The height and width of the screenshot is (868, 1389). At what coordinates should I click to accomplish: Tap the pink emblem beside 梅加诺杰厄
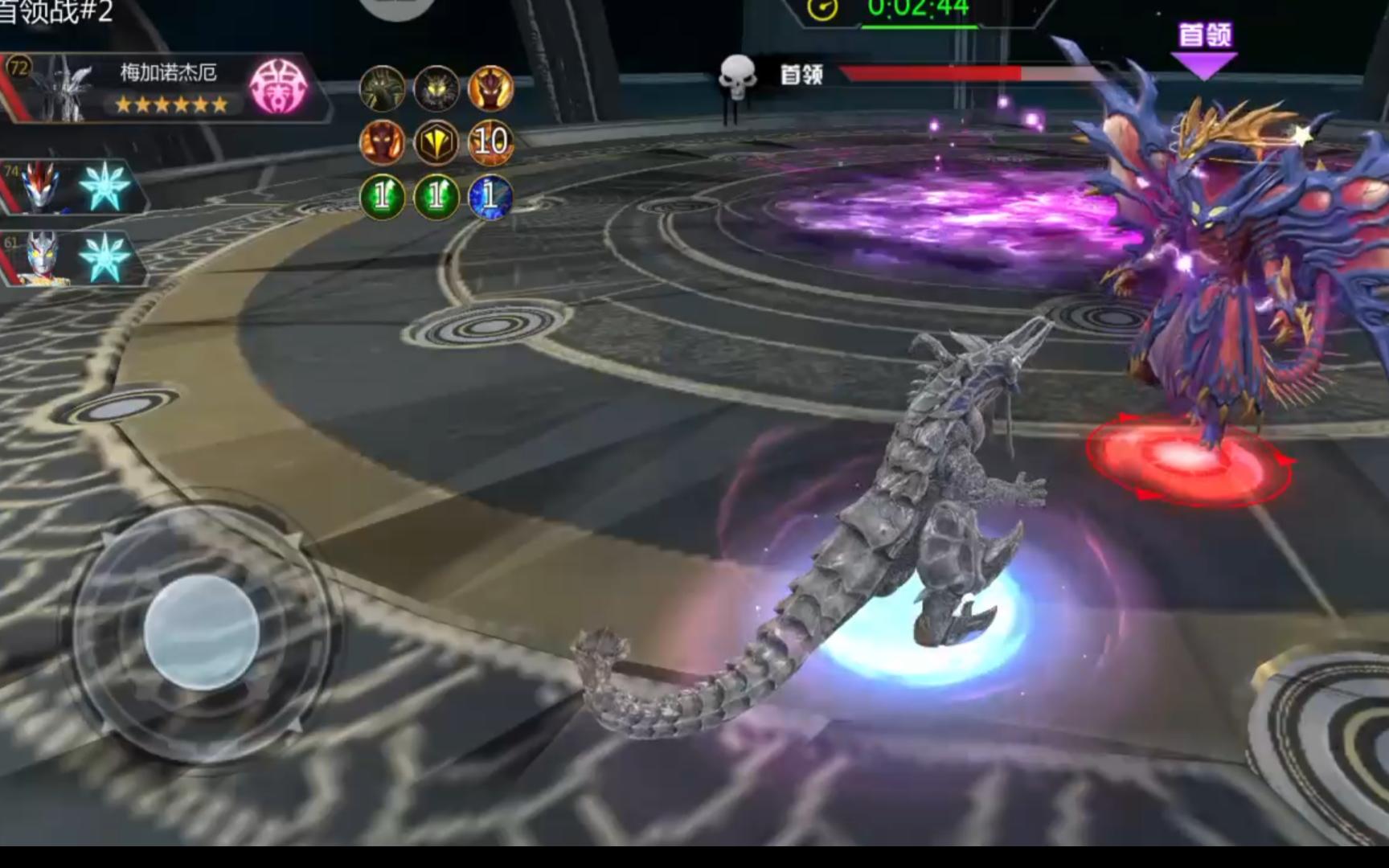(278, 86)
